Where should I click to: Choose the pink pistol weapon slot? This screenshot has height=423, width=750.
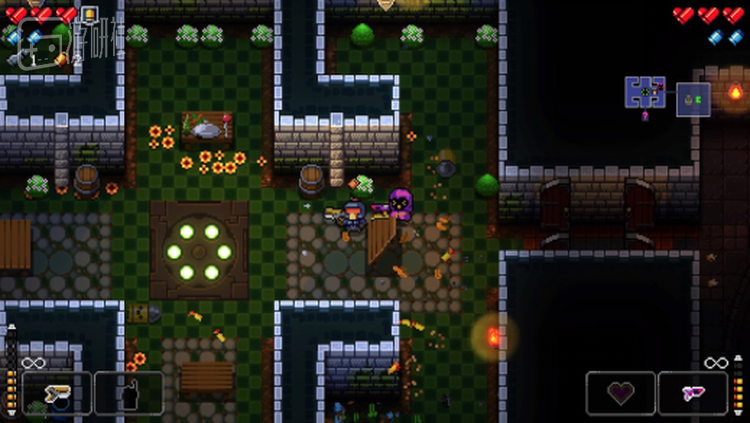(x=693, y=392)
